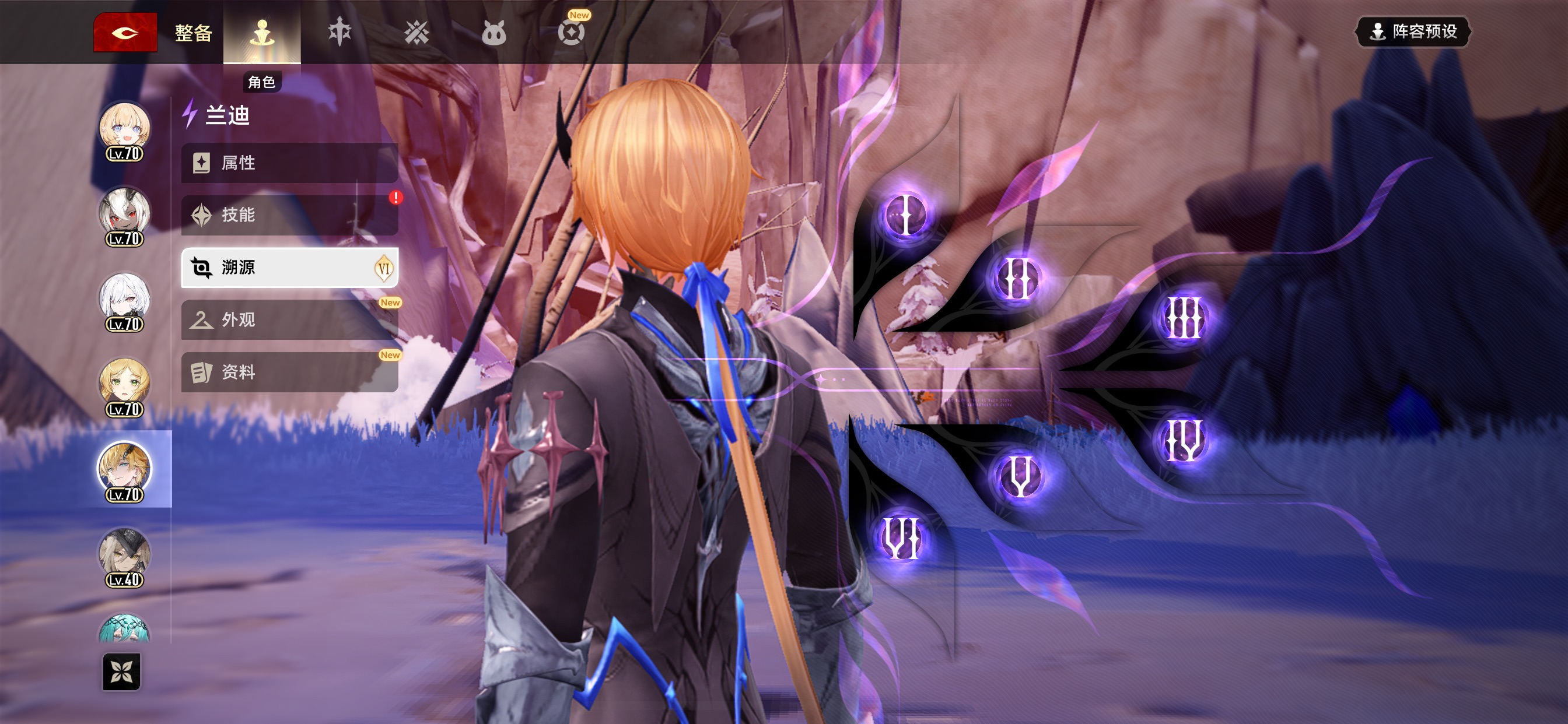Select node III of the 溯源 tree

tap(1184, 318)
